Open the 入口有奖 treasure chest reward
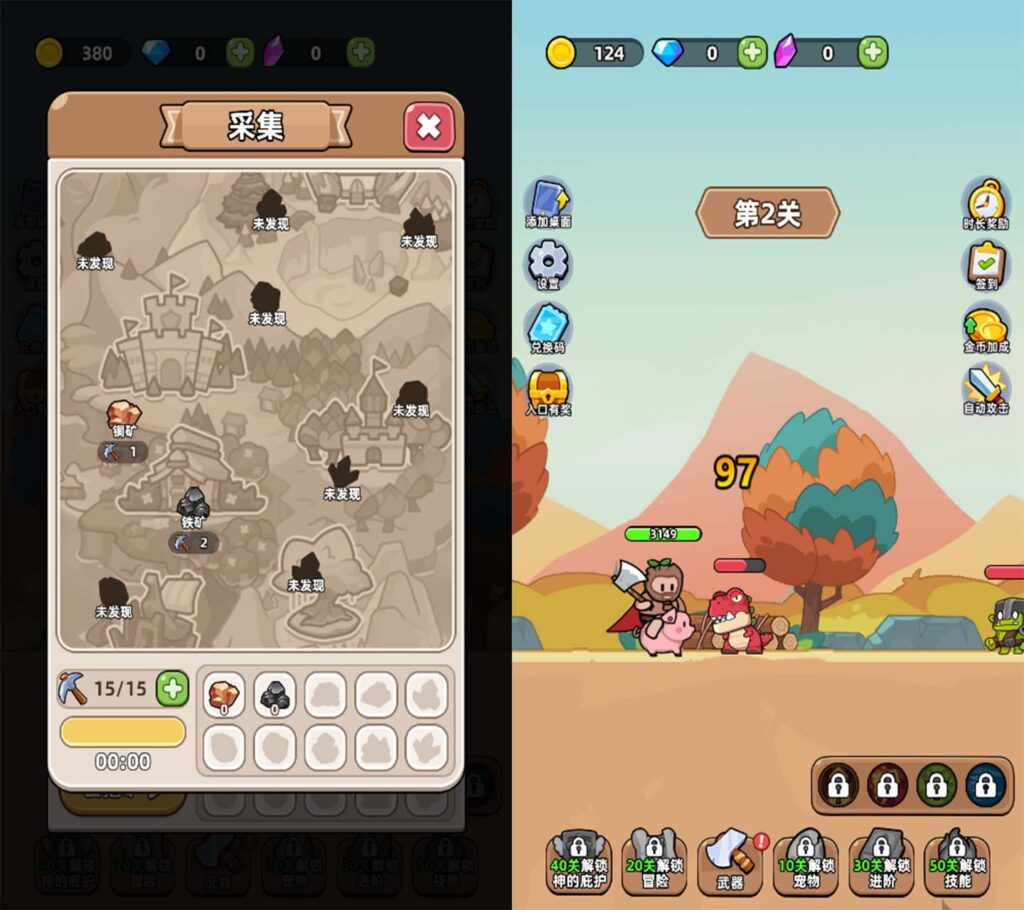This screenshot has height=910, width=1024. coord(548,390)
